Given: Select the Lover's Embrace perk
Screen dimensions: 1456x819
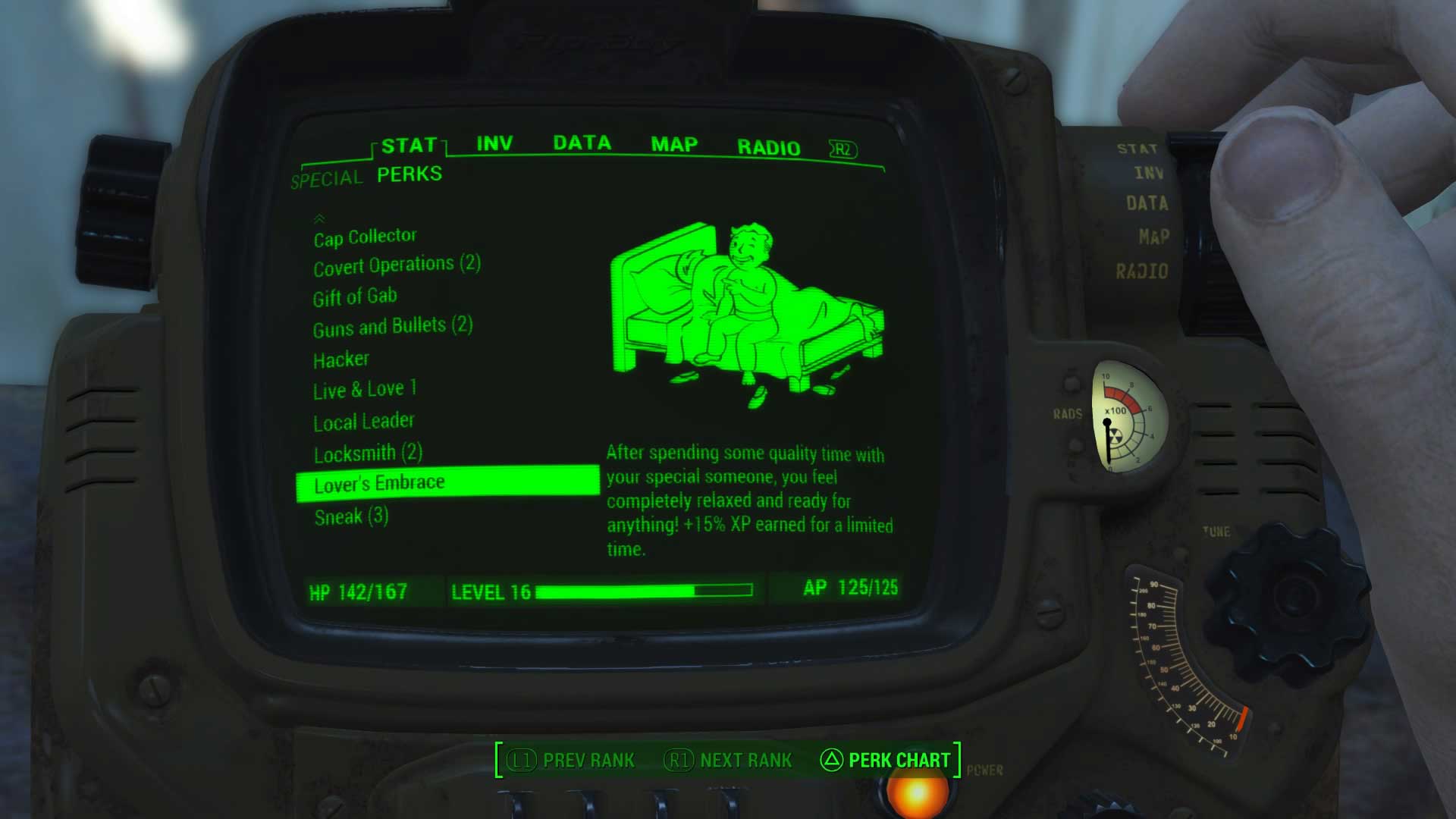Looking at the screenshot, I should coord(380,482).
